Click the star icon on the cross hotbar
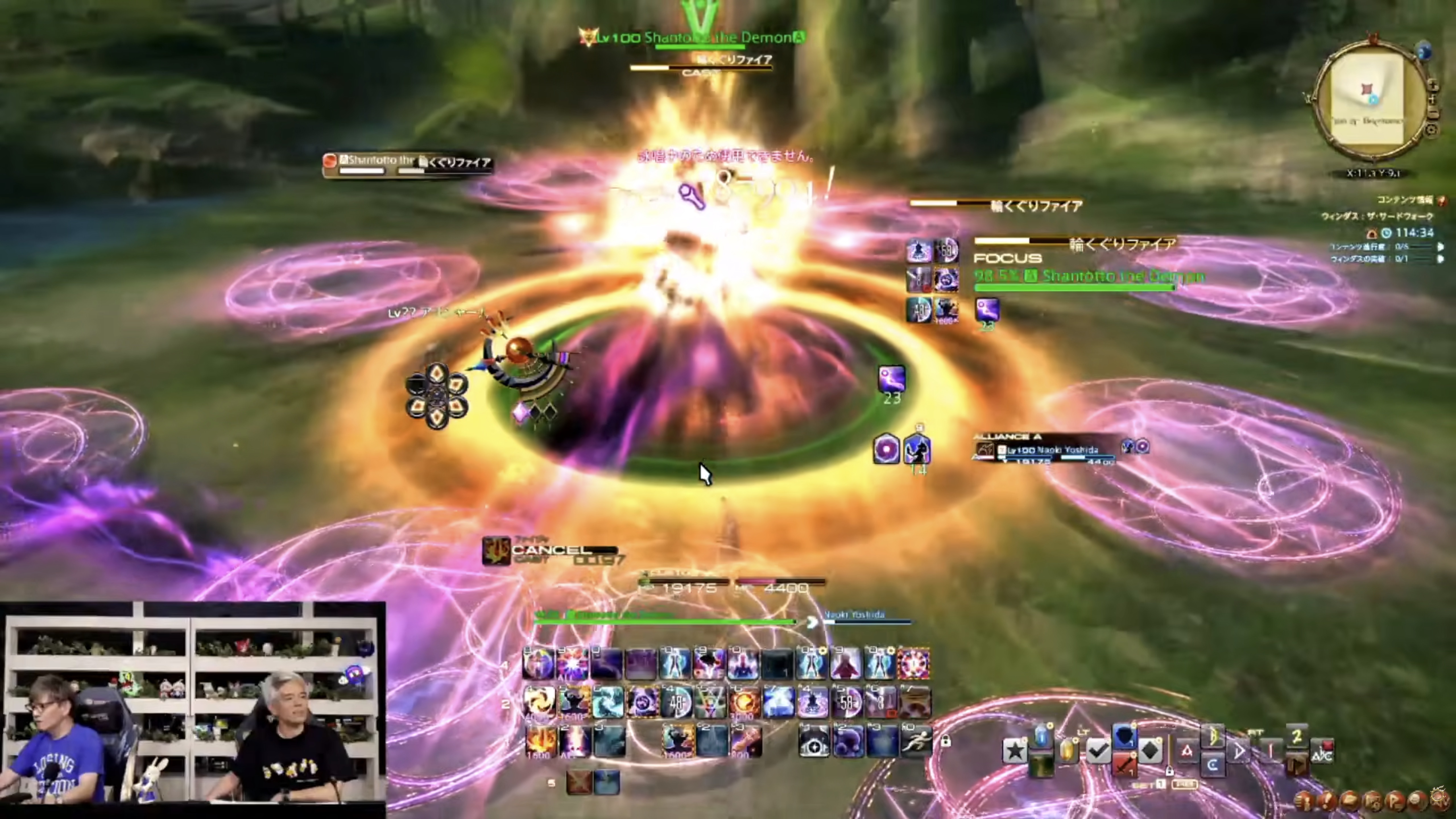Image resolution: width=1456 pixels, height=819 pixels. coord(1015,751)
